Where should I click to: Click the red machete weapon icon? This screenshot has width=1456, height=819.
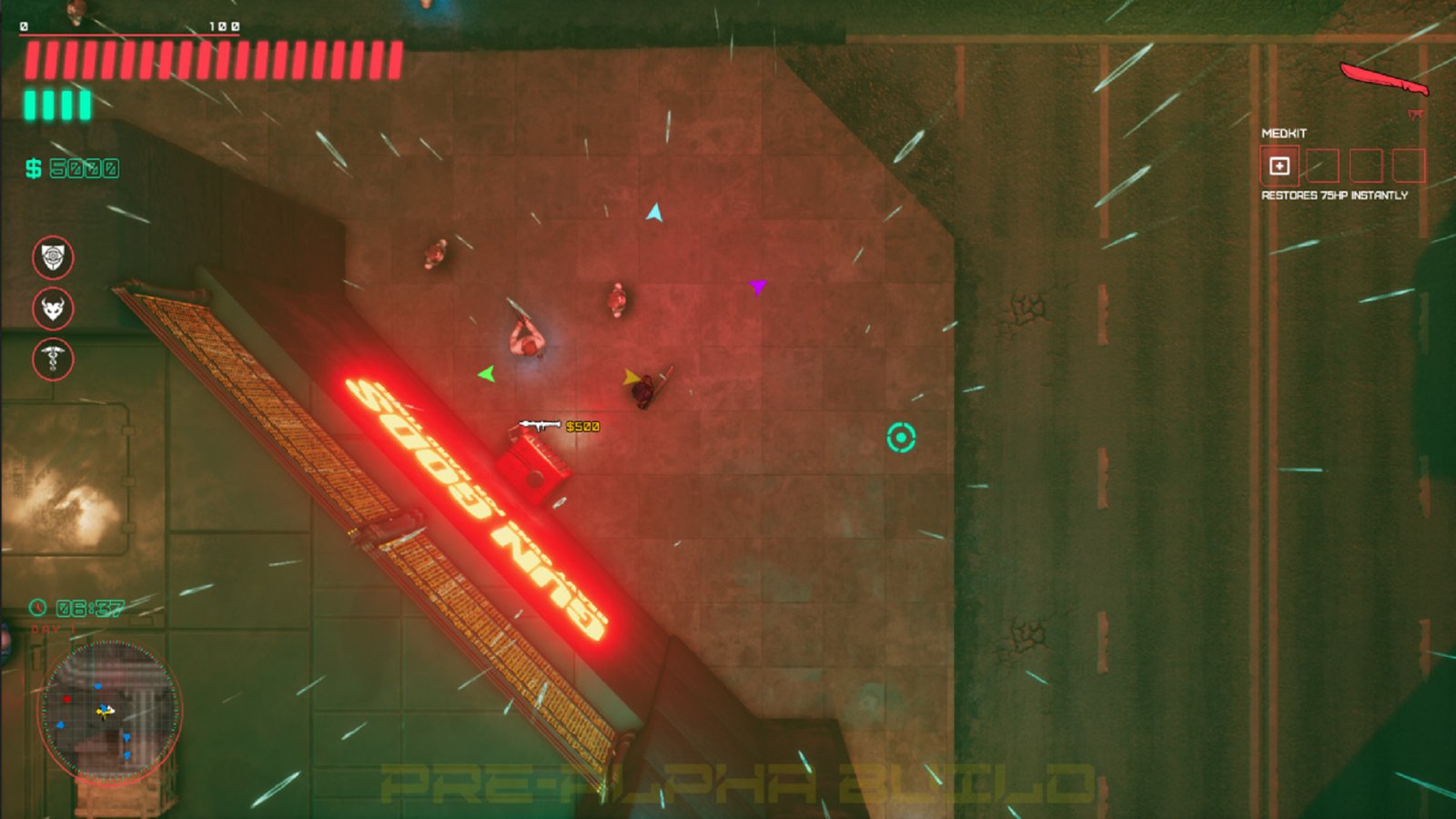[x=1385, y=78]
